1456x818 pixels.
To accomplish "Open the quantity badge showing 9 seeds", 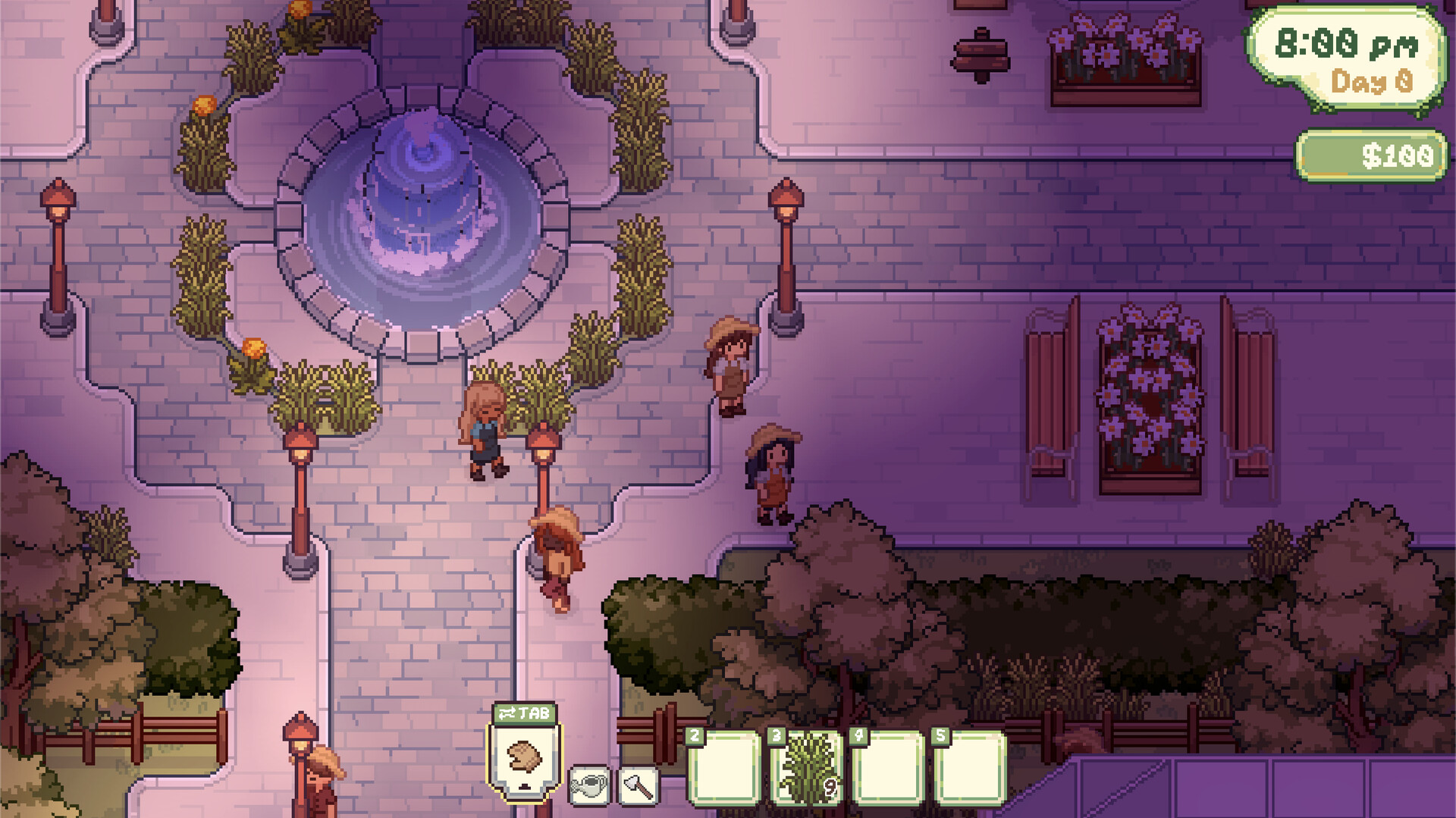I will pyautogui.click(x=830, y=788).
